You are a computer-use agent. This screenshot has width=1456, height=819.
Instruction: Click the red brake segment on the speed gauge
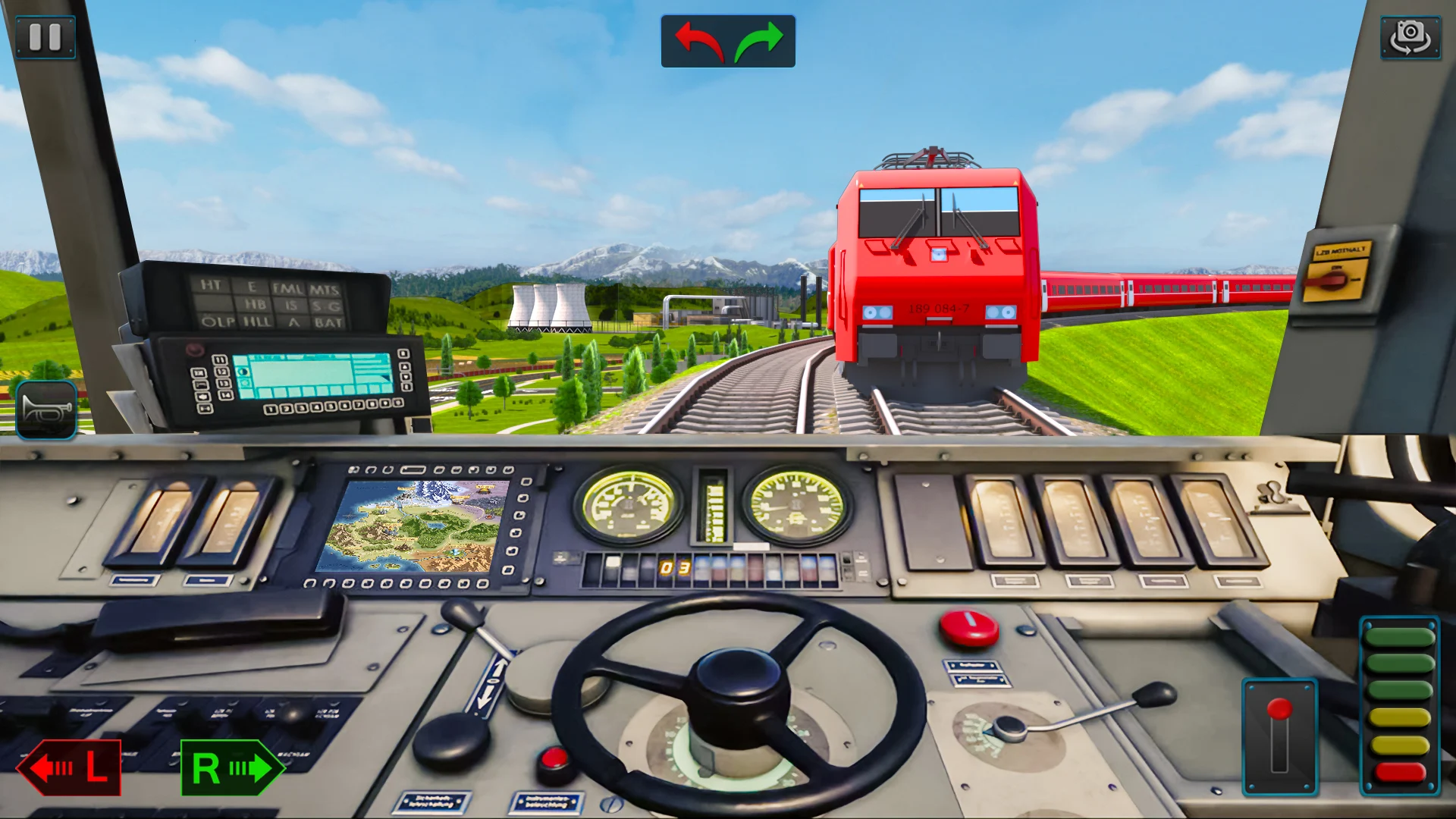1400,773
